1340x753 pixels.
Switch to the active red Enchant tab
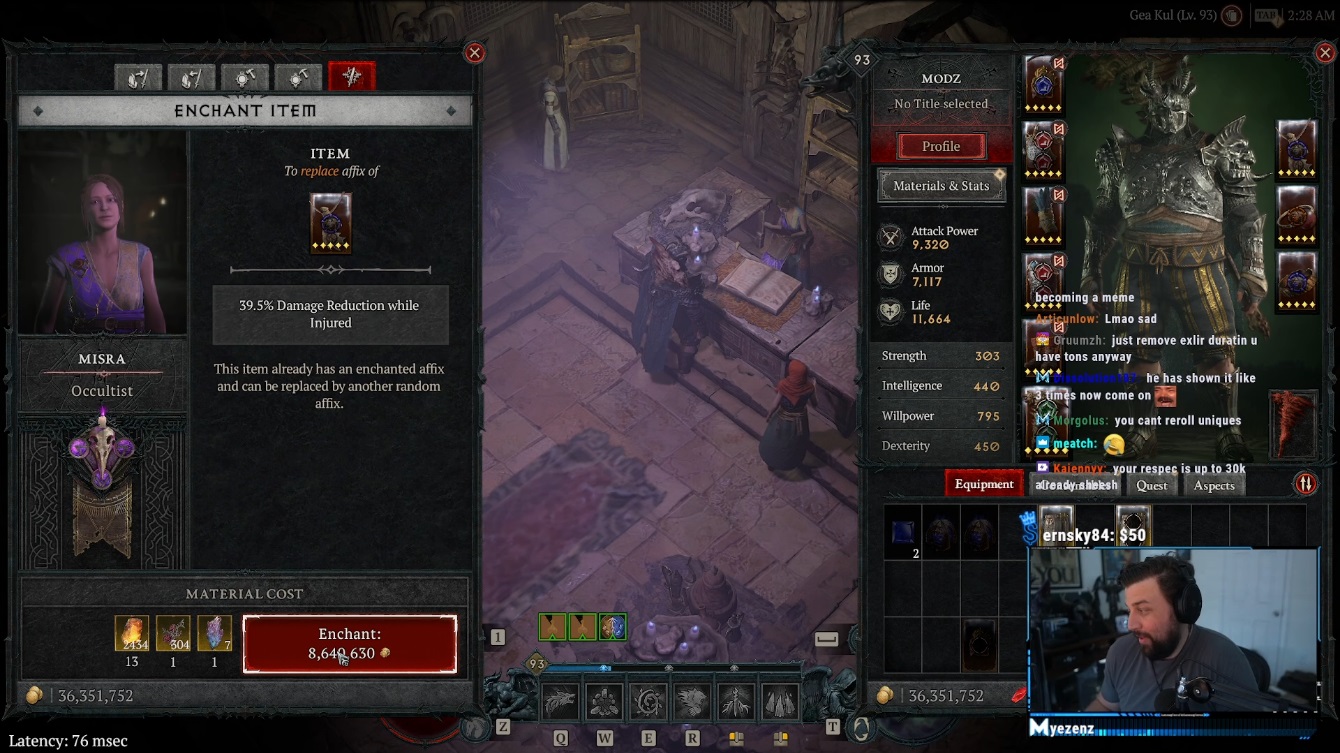tap(352, 77)
